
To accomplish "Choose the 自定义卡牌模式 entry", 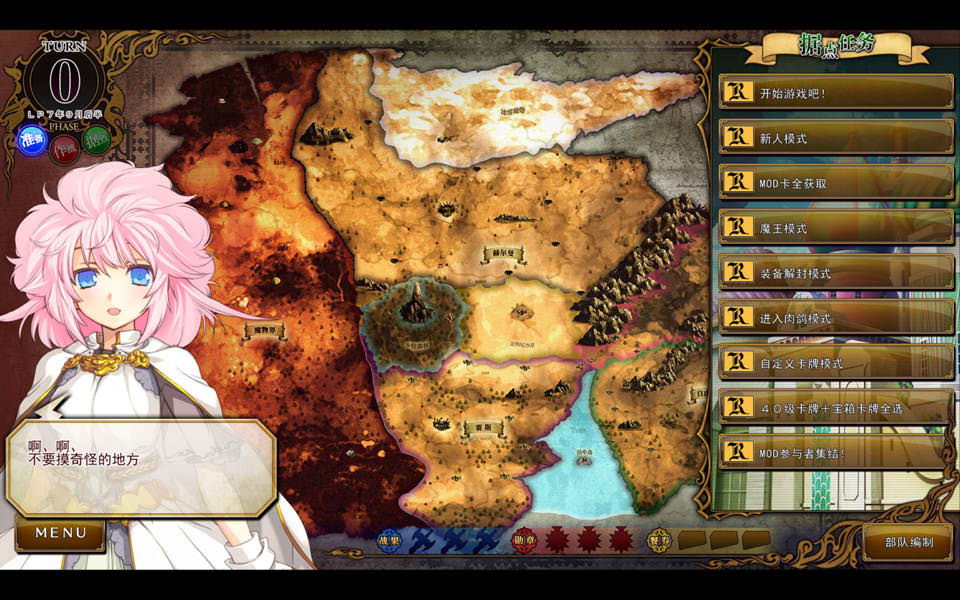I will click(x=836, y=363).
